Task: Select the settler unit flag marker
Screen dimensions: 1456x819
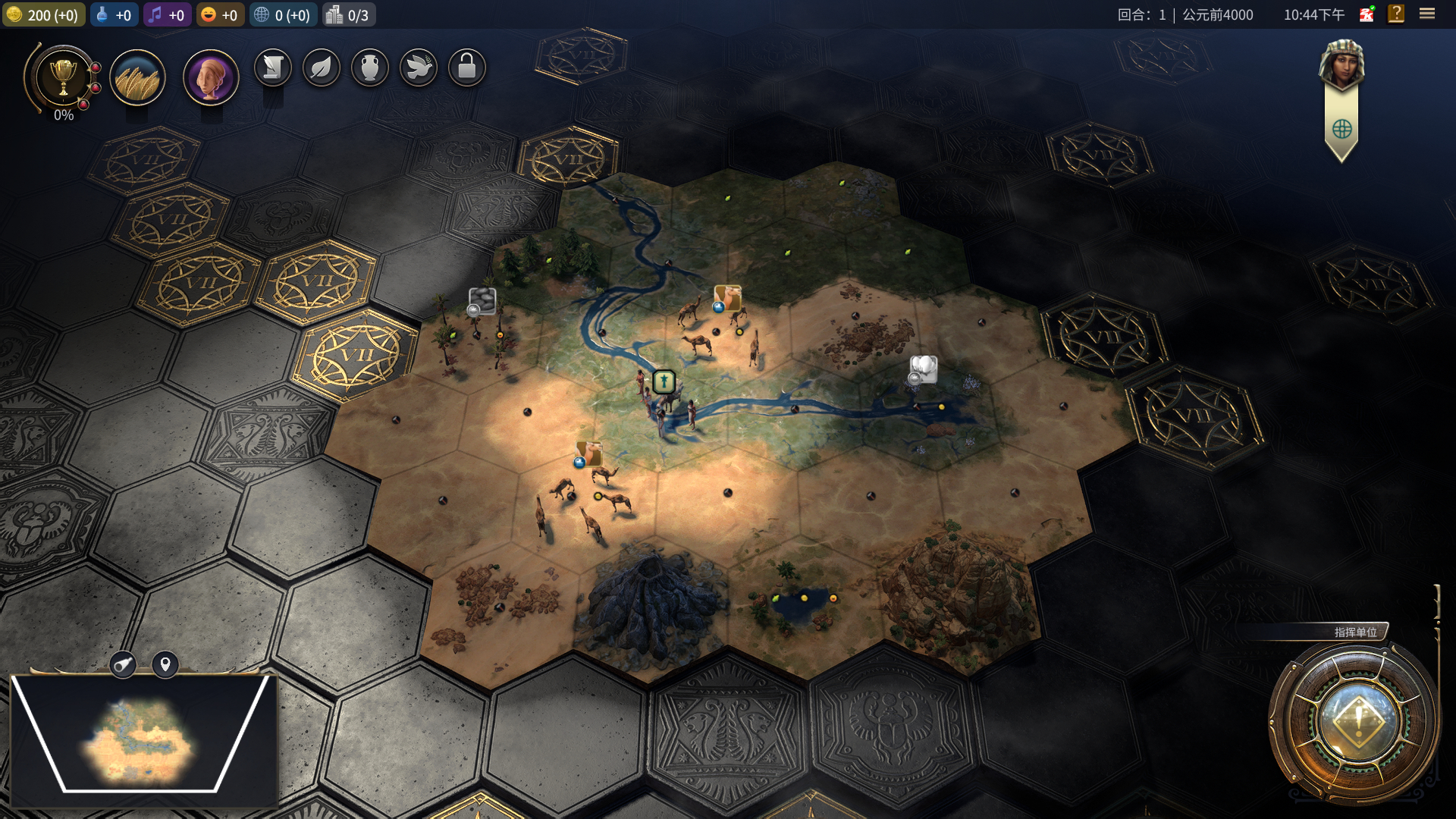Action: point(664,381)
